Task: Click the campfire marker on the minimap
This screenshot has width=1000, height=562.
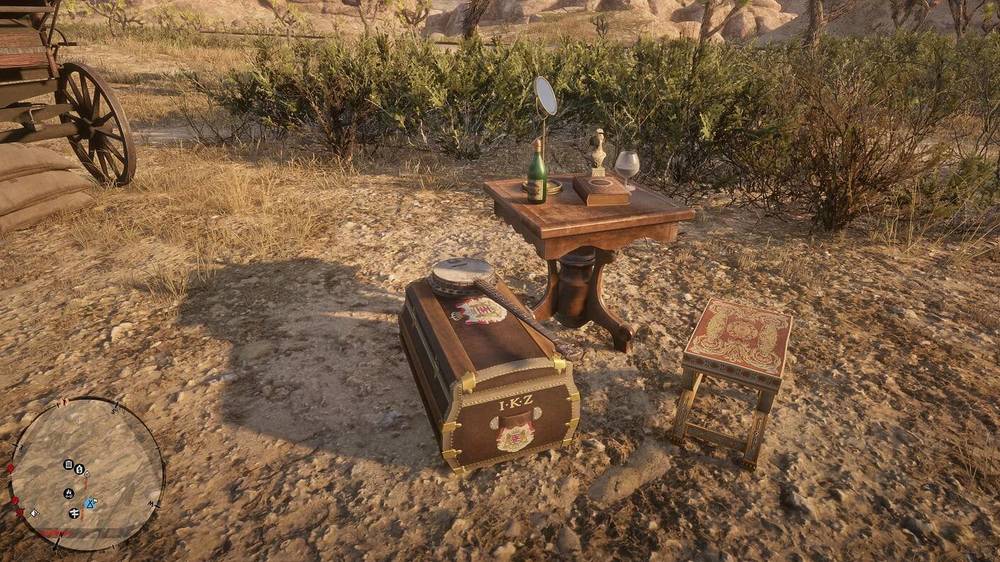Action: click(x=69, y=493)
